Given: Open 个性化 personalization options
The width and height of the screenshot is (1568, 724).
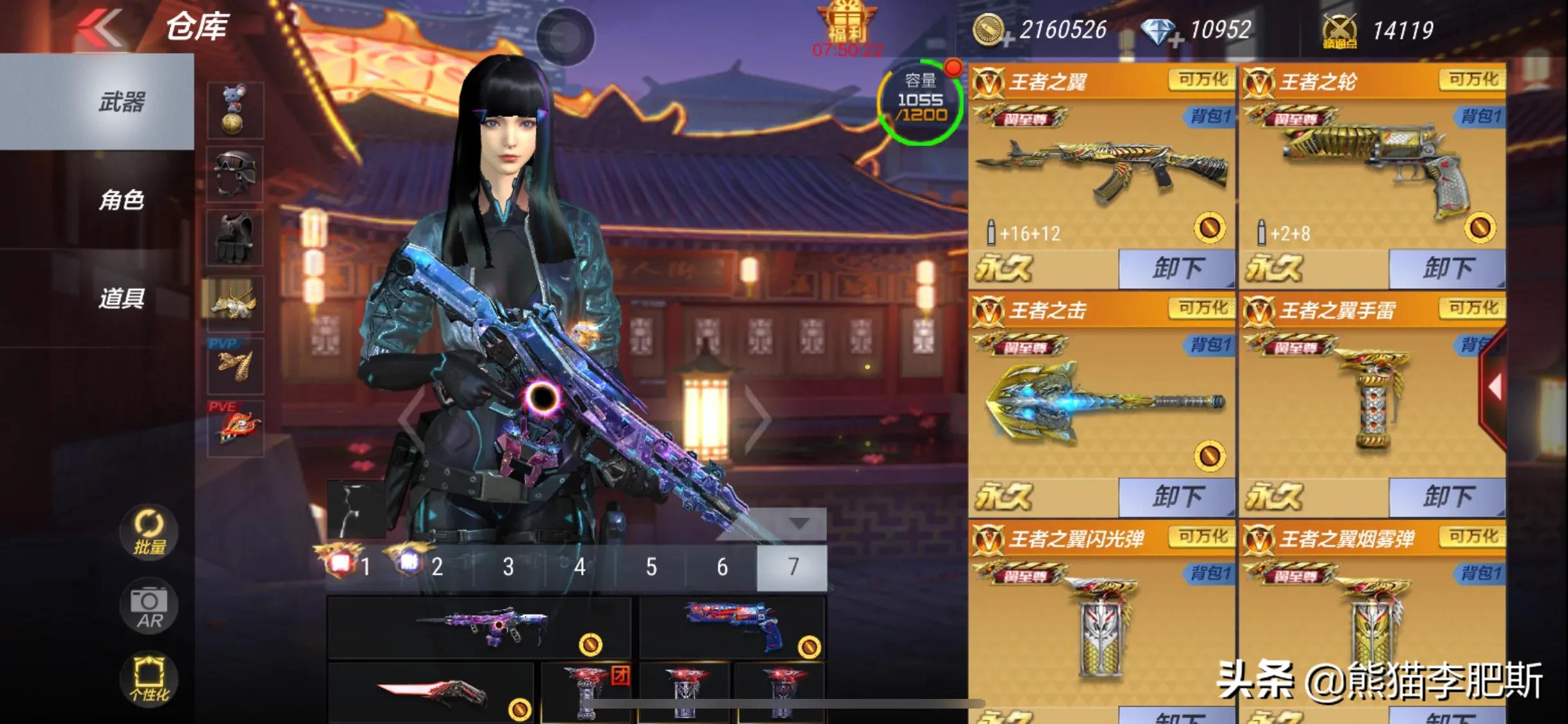Looking at the screenshot, I should (149, 679).
